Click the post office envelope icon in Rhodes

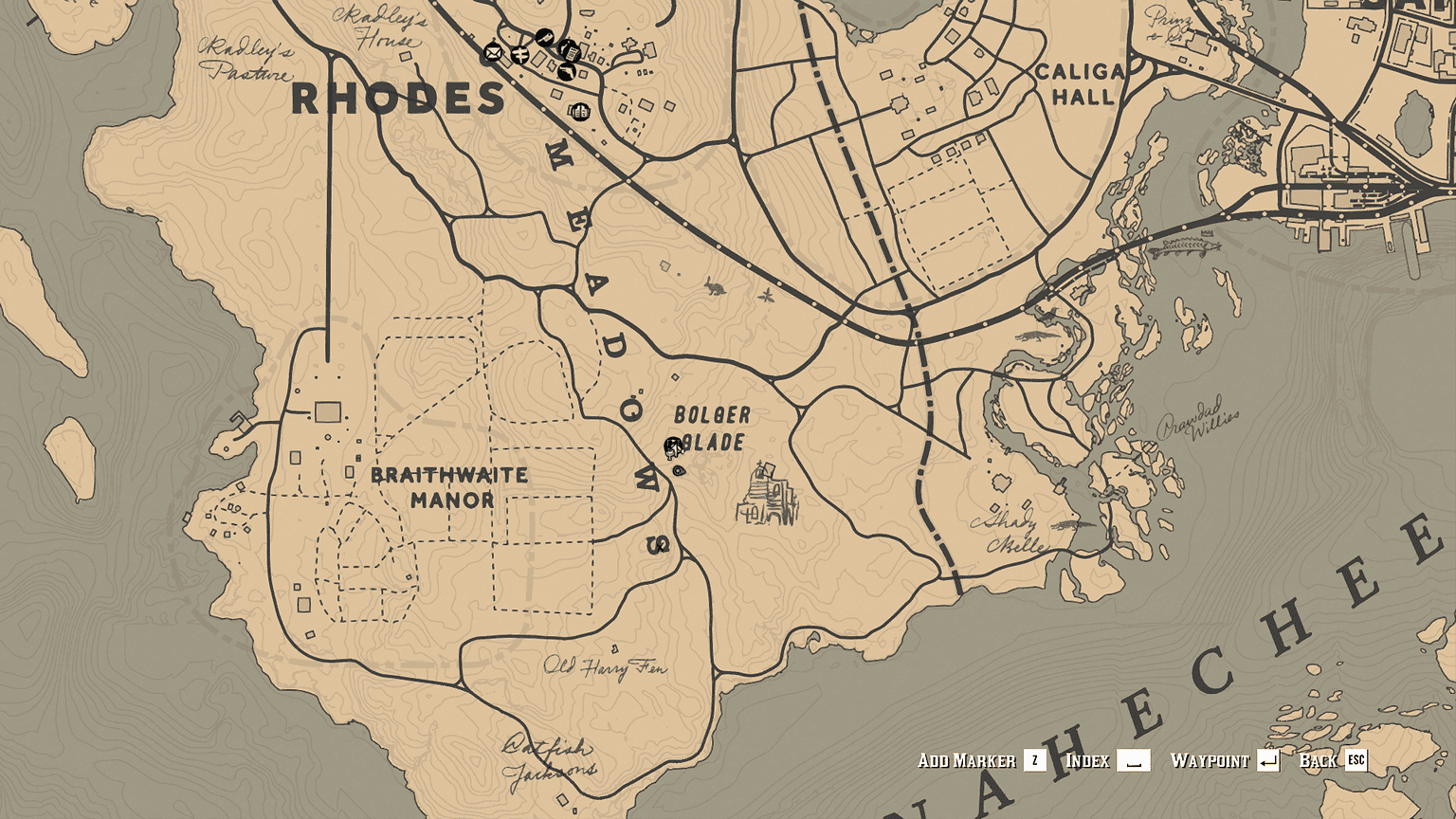pyautogui.click(x=493, y=52)
